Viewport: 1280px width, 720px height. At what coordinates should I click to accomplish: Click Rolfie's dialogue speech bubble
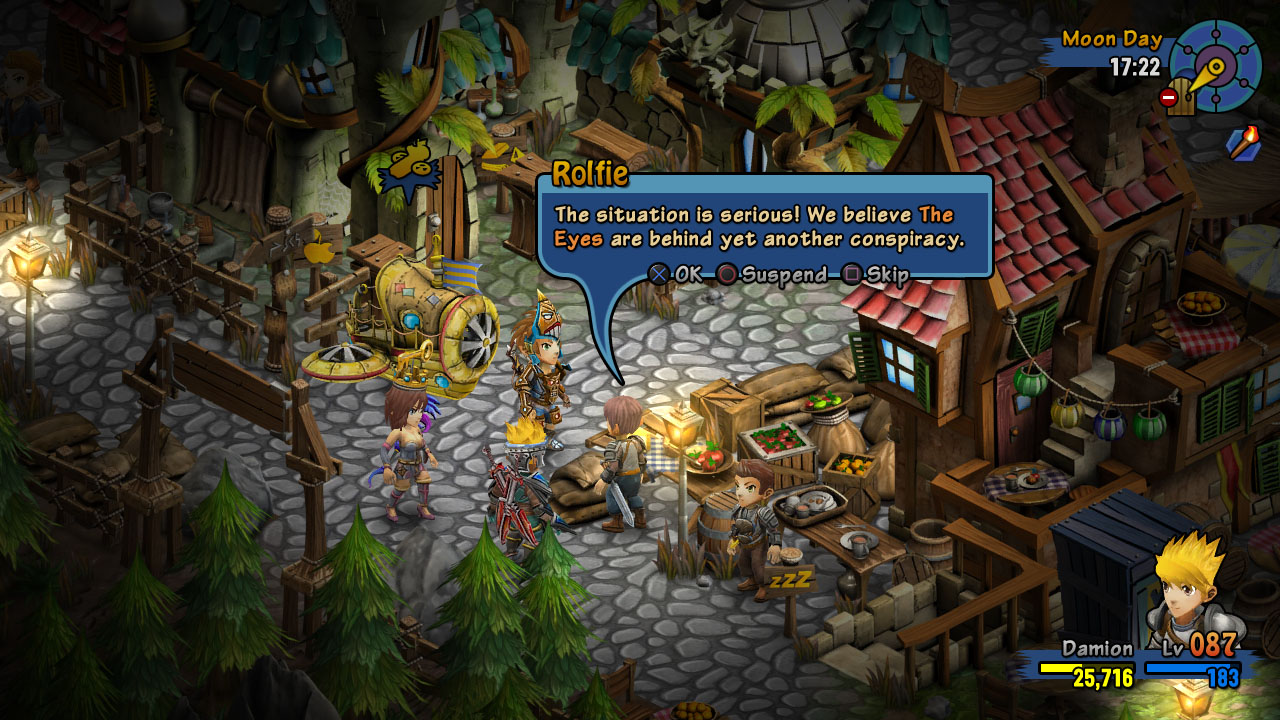pos(764,228)
